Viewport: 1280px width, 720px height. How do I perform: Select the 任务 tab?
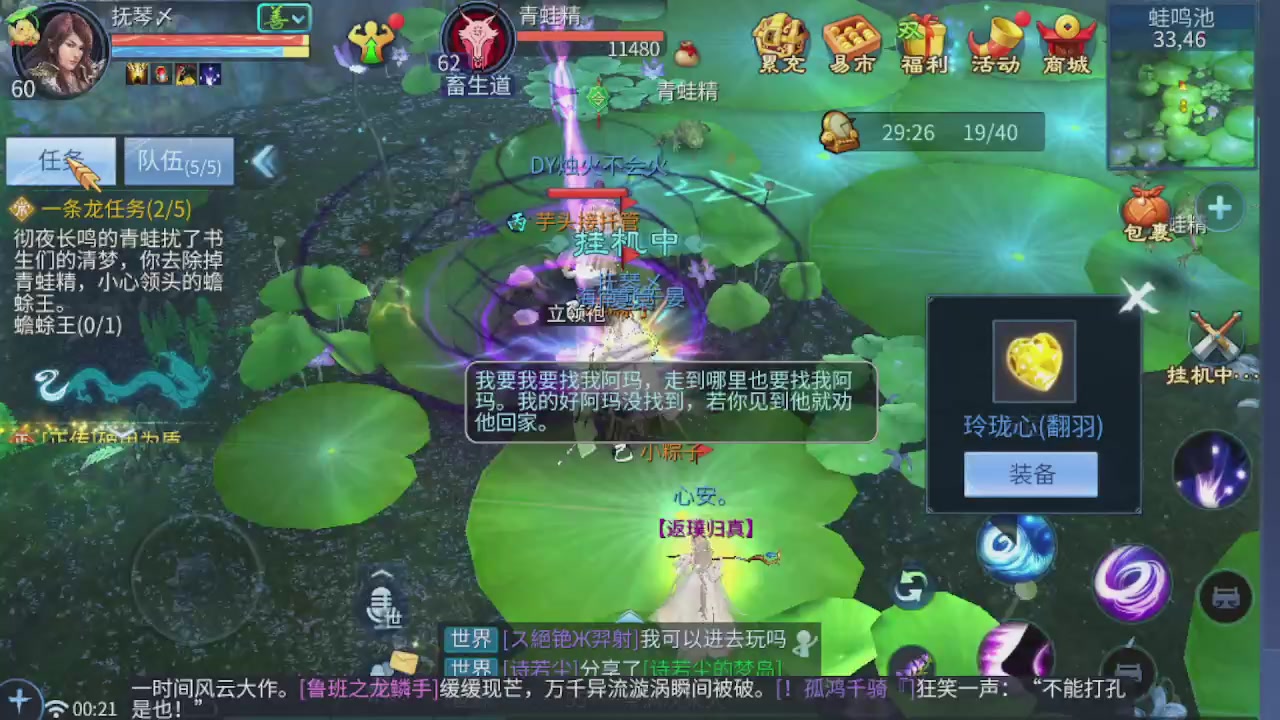click(61, 161)
